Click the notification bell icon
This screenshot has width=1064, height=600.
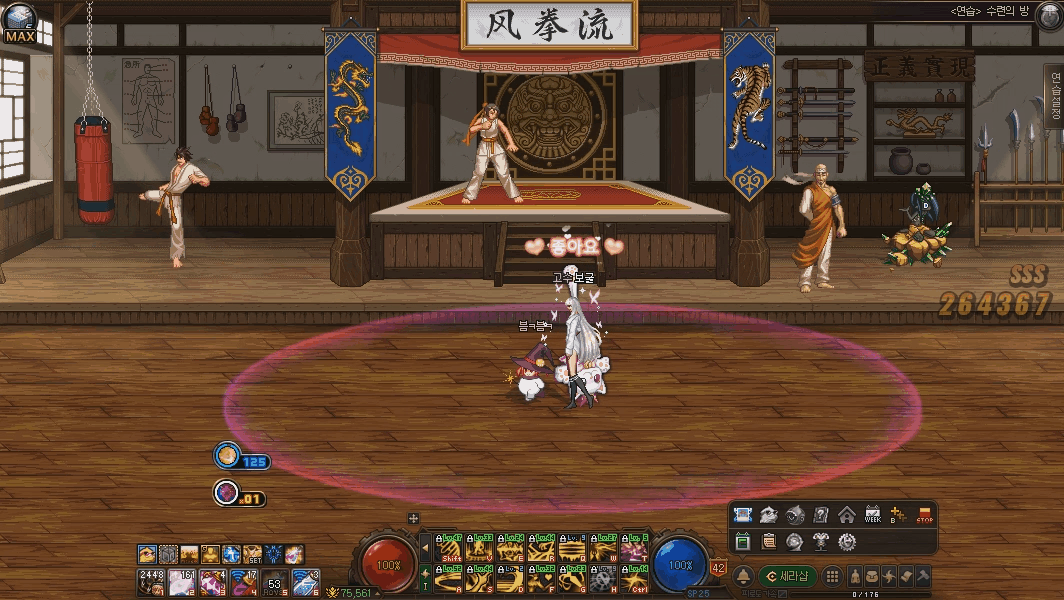tap(743, 576)
